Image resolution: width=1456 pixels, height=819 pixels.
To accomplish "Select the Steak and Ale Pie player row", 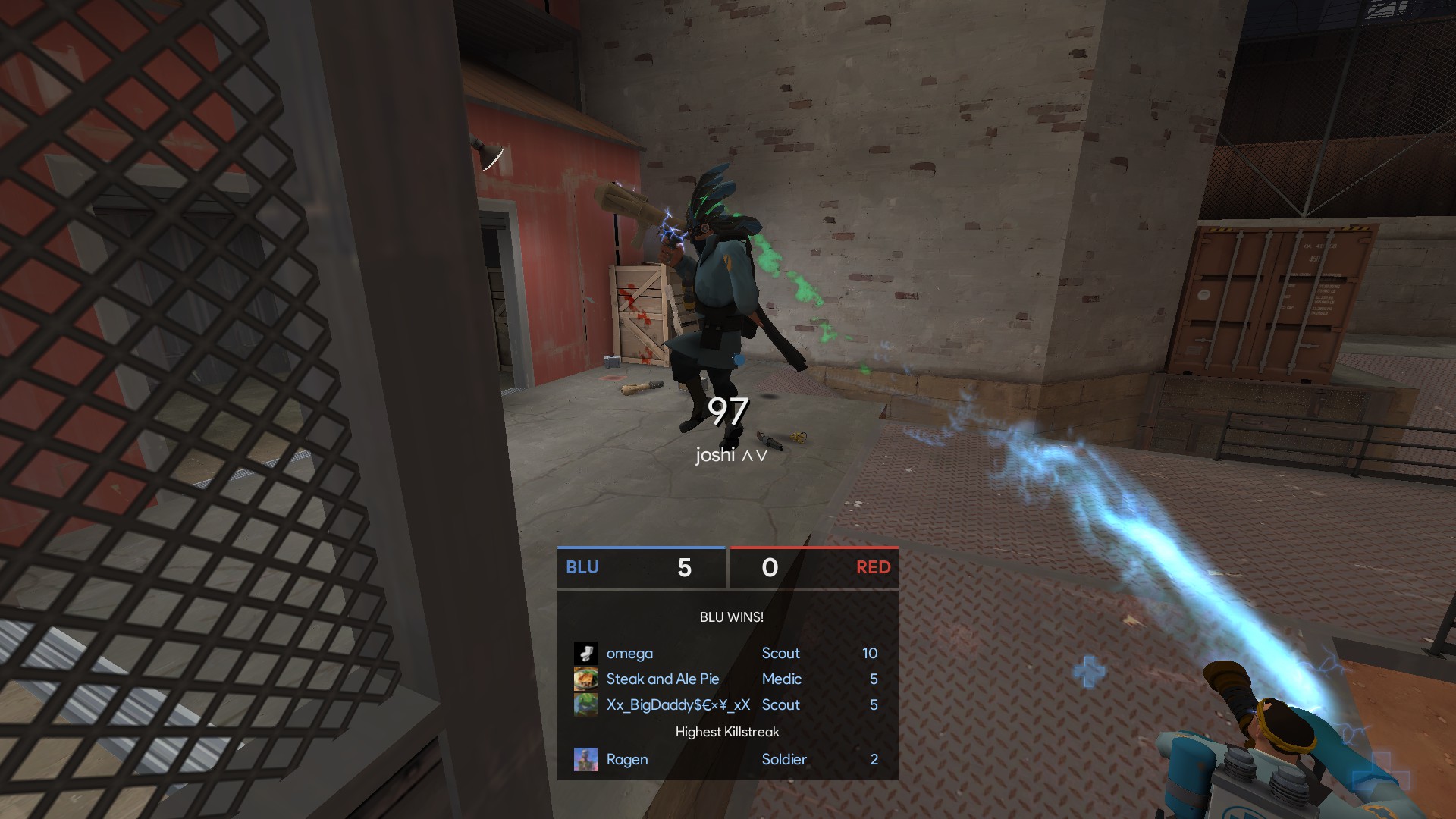I will click(726, 679).
